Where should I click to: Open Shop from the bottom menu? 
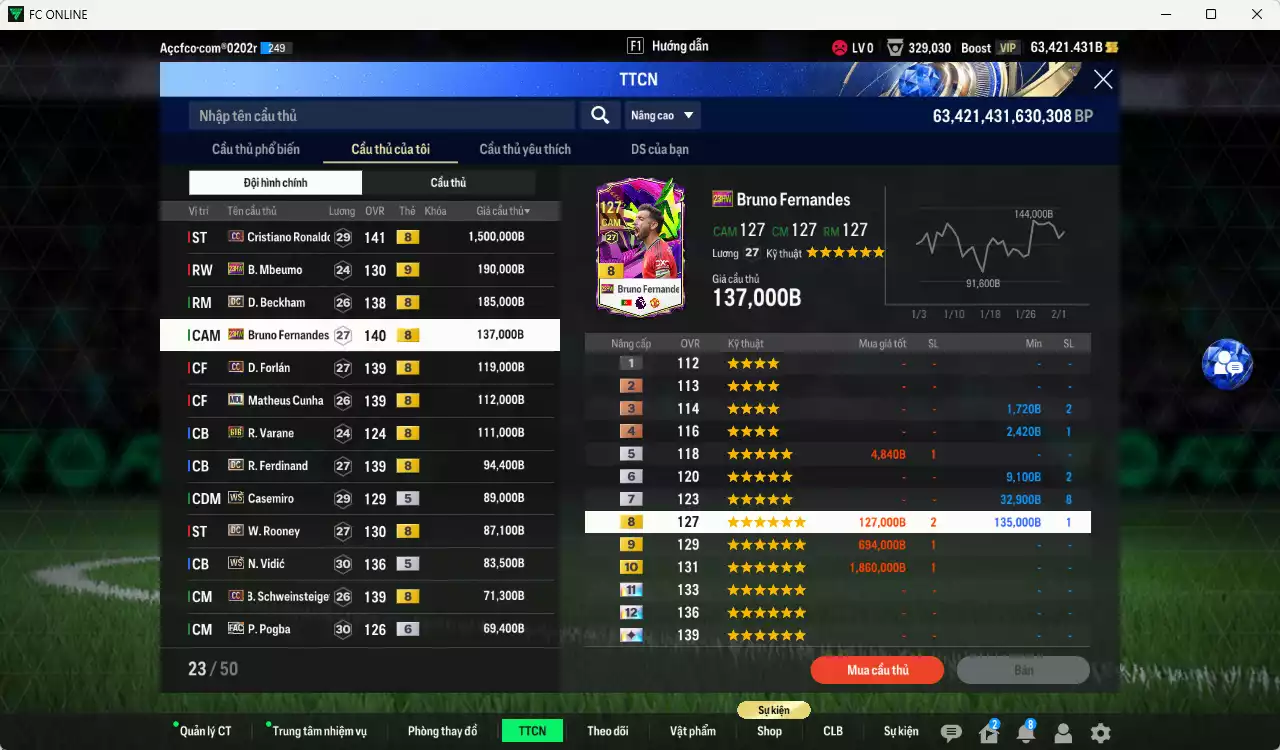click(769, 731)
